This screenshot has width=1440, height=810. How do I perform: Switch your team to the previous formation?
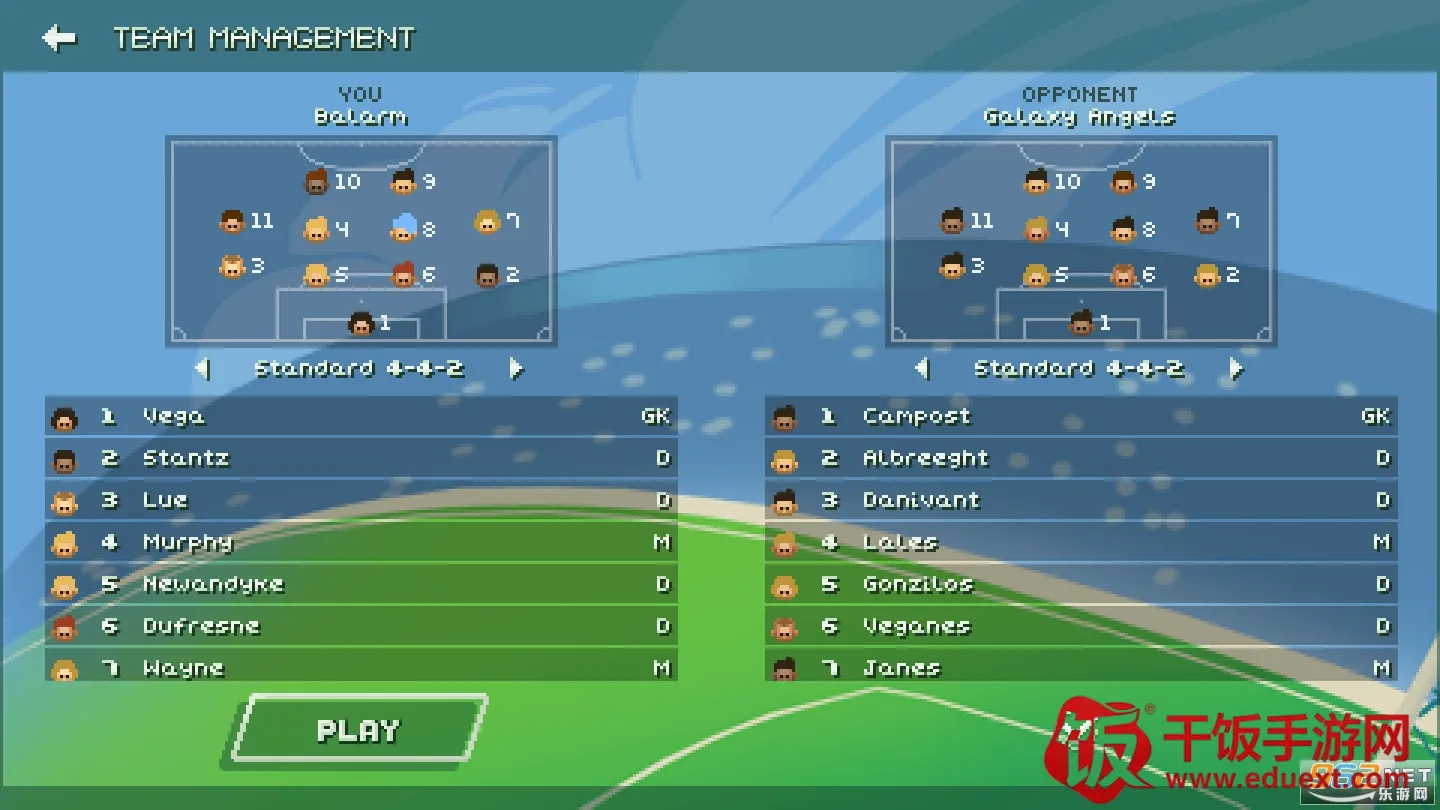(x=203, y=369)
